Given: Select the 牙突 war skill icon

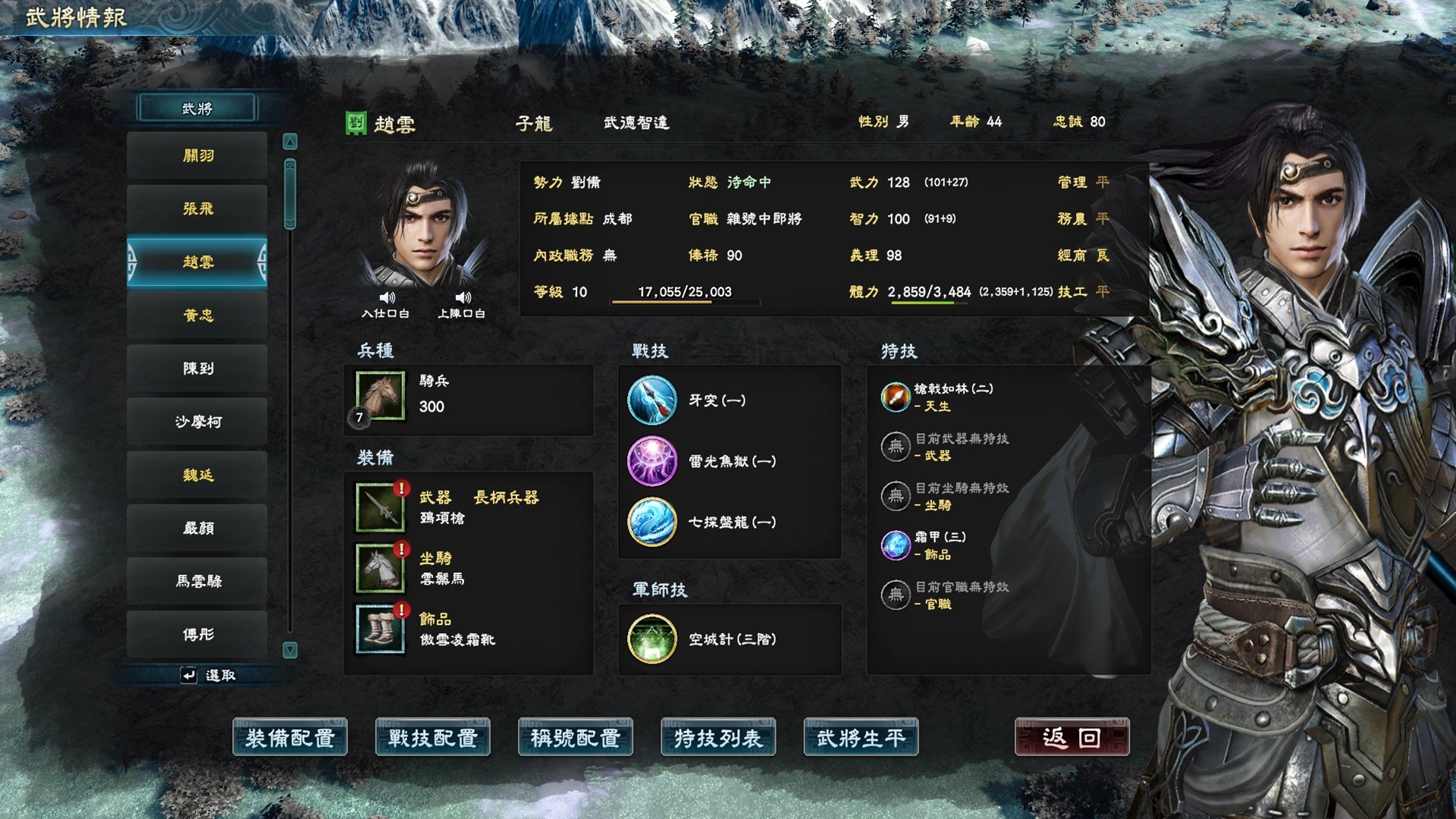Looking at the screenshot, I should tap(651, 400).
